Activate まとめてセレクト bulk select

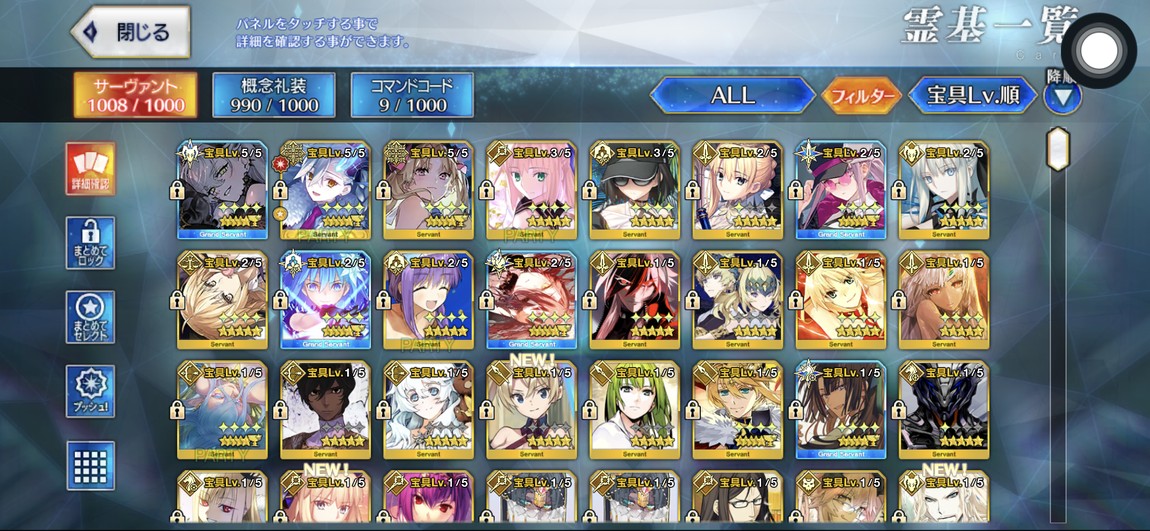pos(91,317)
